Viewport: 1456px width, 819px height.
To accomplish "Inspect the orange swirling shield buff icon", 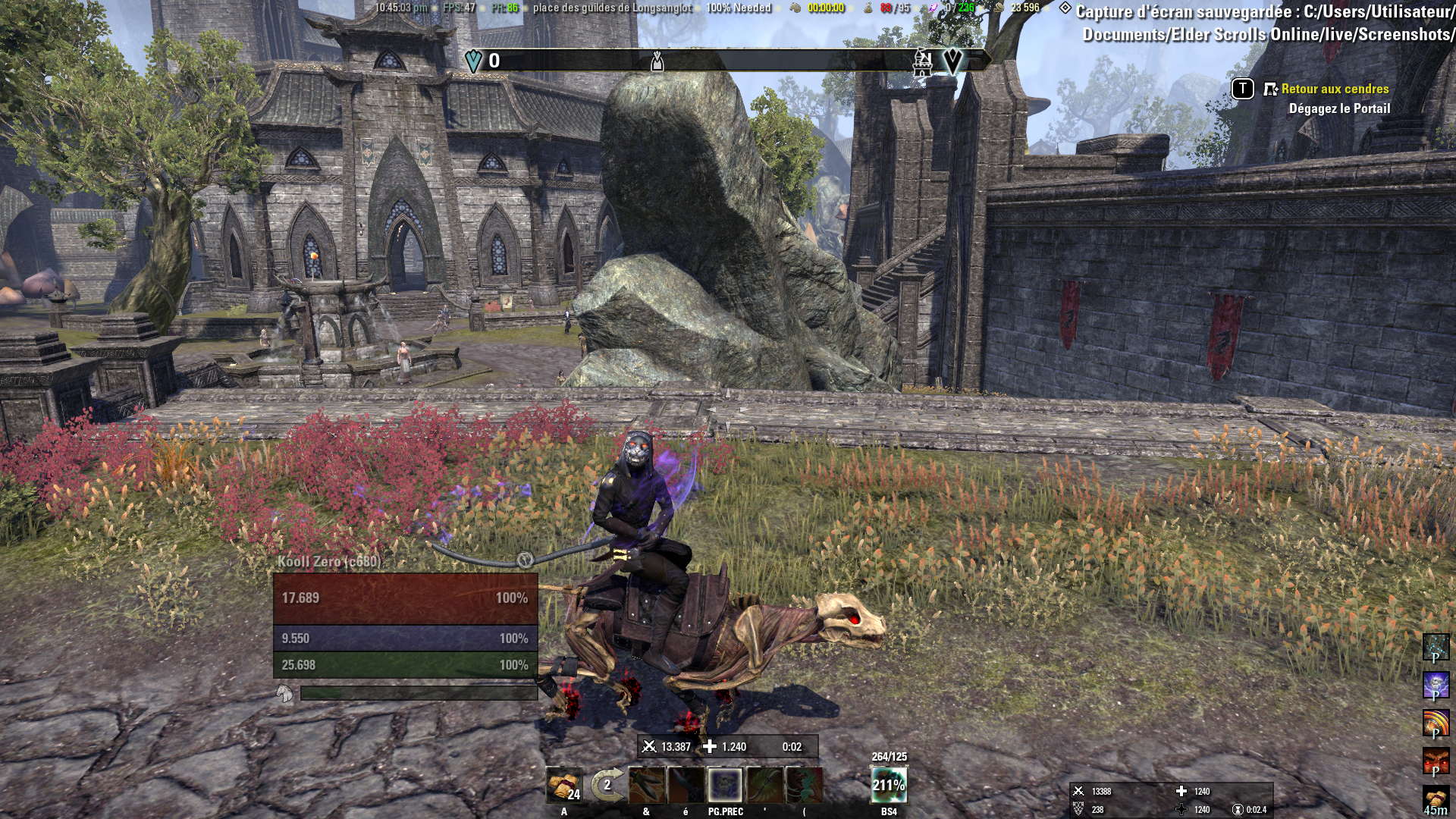I will point(1435,723).
